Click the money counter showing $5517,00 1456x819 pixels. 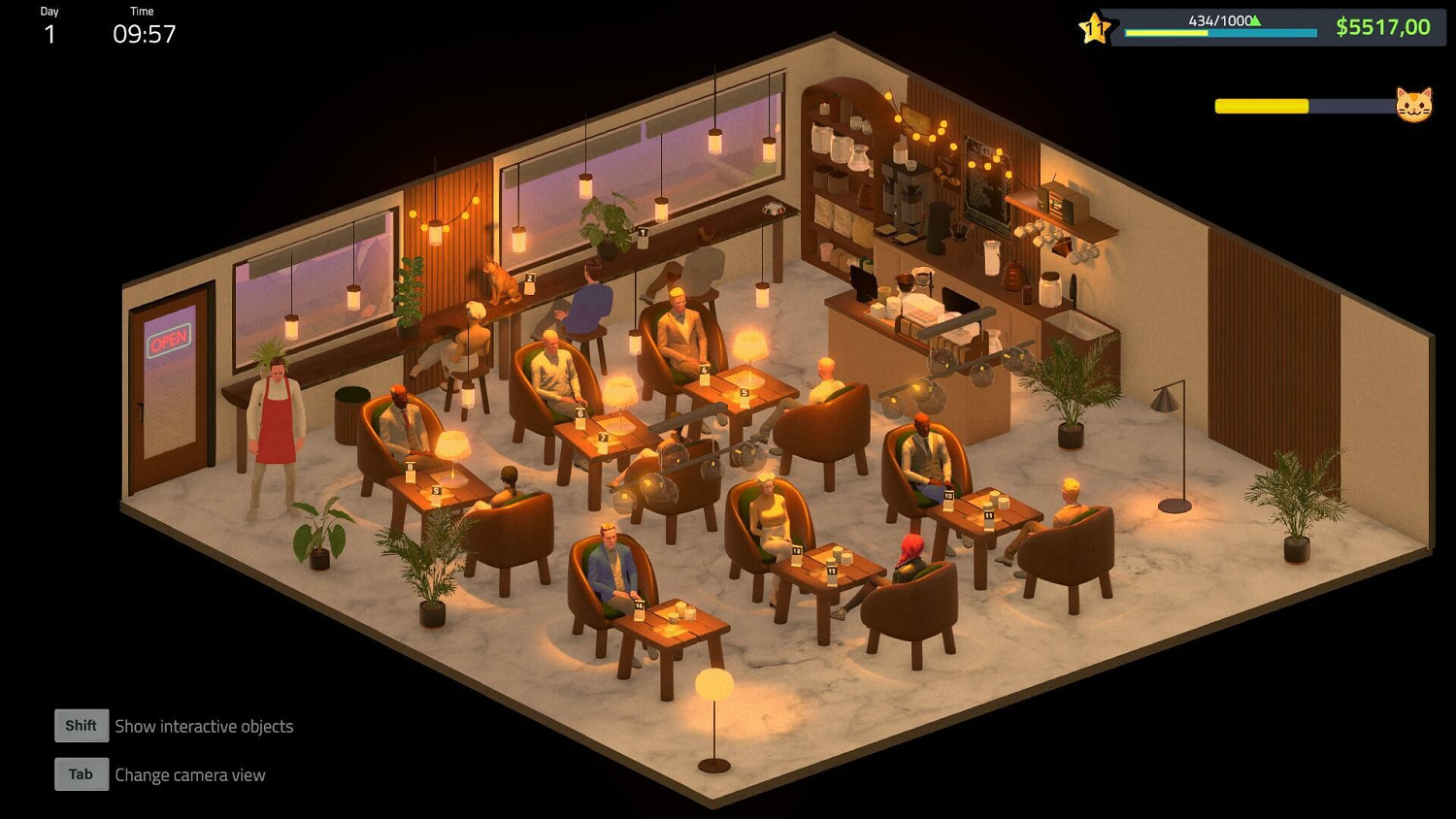click(1383, 26)
